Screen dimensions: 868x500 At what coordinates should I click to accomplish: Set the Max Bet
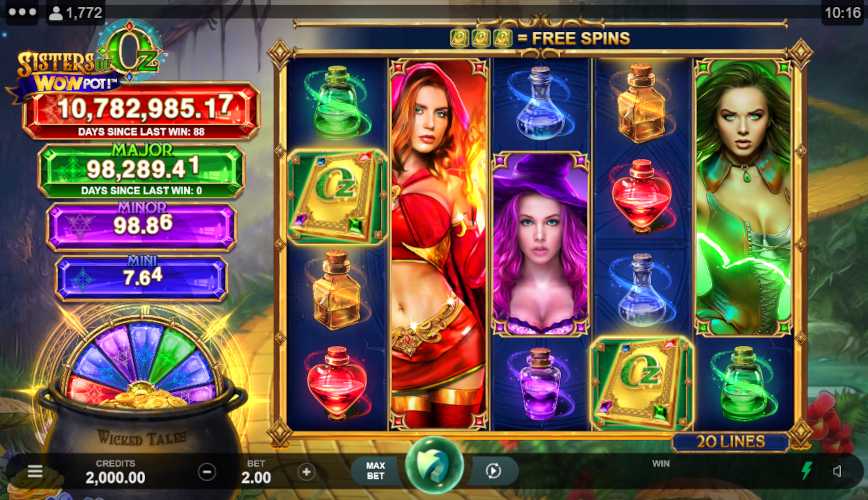376,471
